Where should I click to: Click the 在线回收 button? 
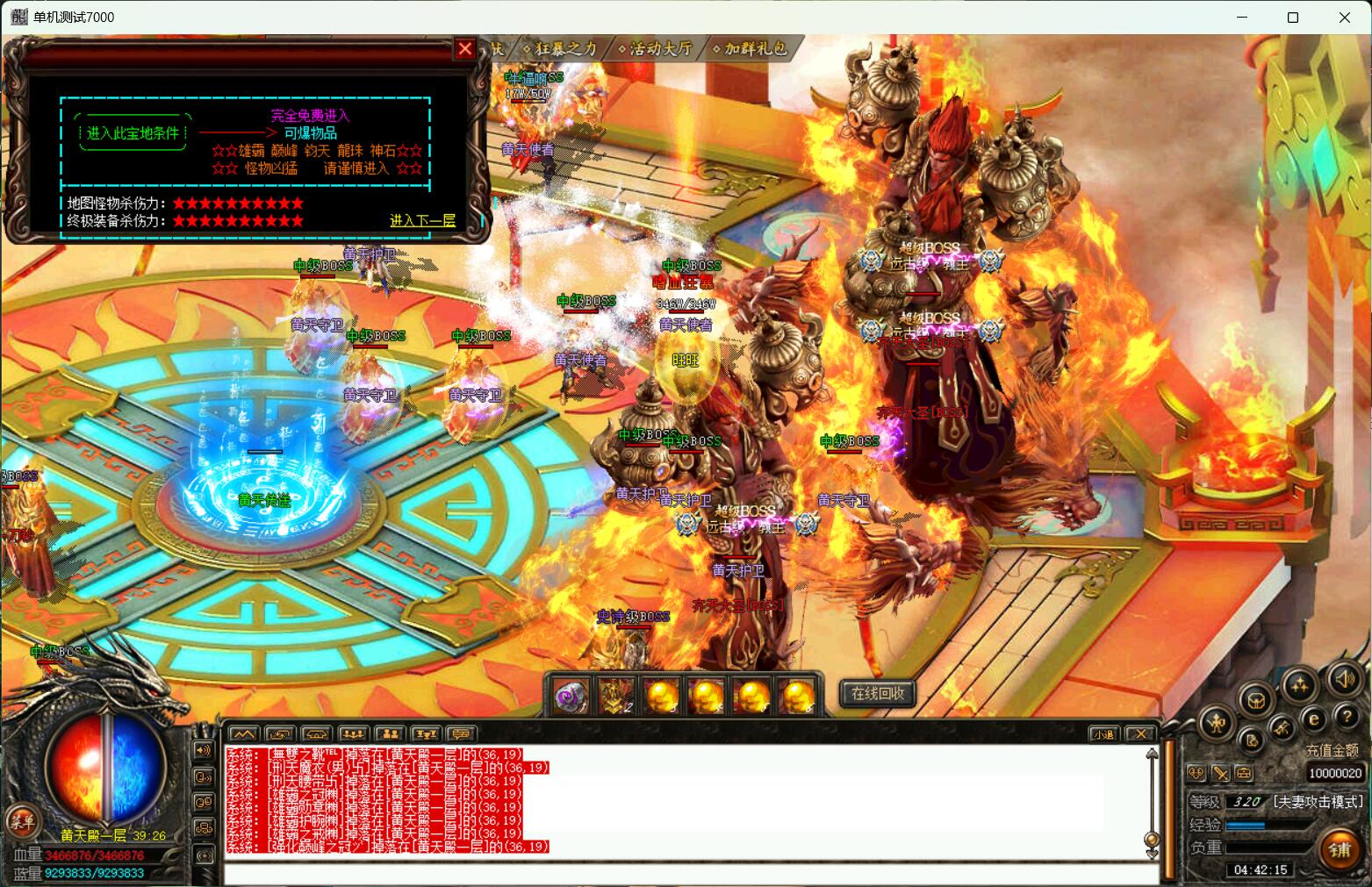pos(878,693)
